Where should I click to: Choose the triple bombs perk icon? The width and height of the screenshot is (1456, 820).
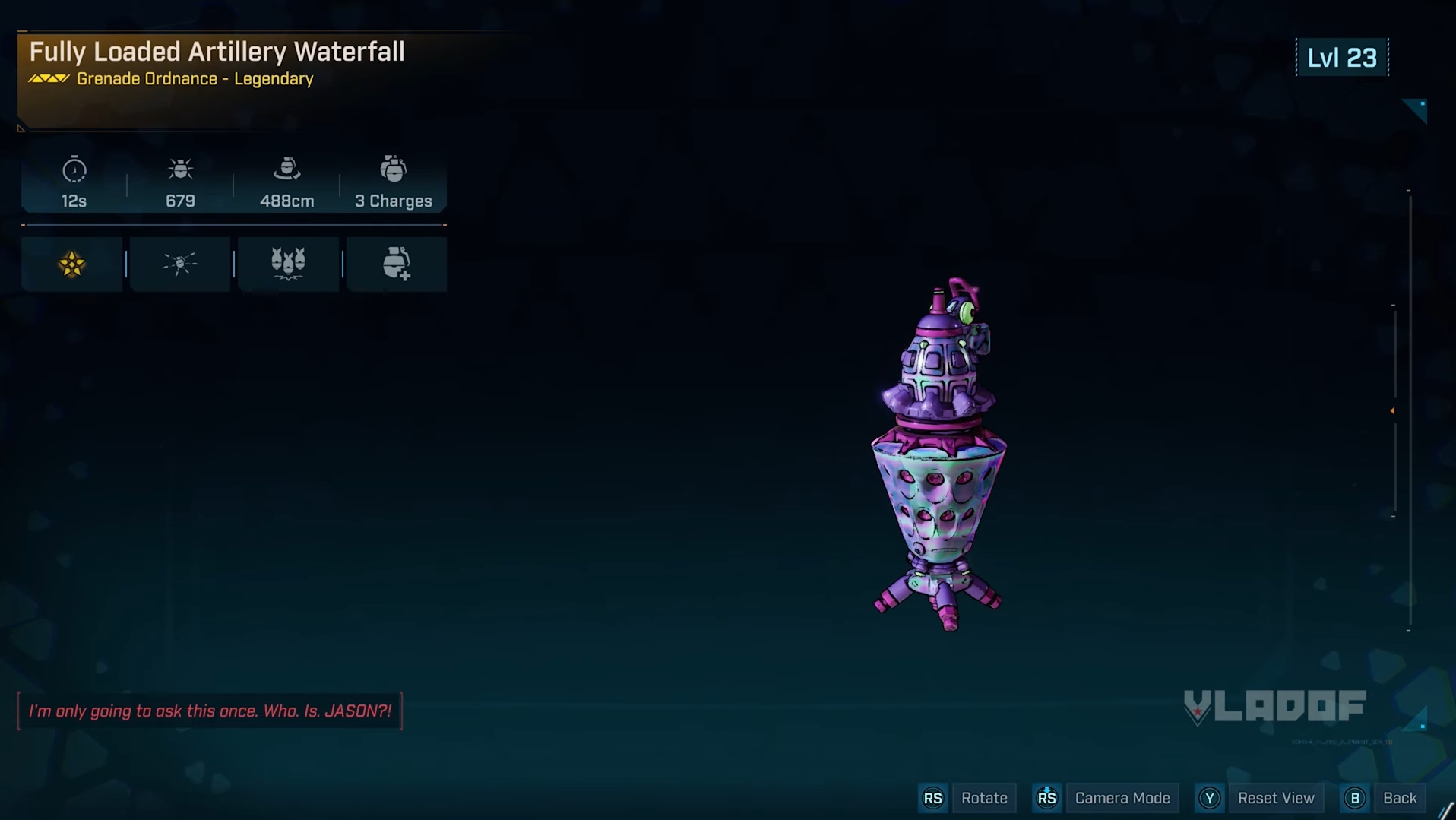(288, 264)
